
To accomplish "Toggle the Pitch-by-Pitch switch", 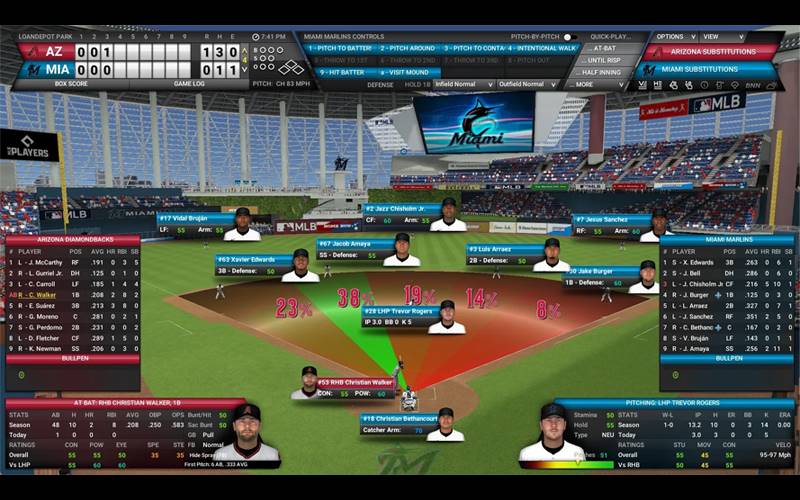I will [x=570, y=37].
